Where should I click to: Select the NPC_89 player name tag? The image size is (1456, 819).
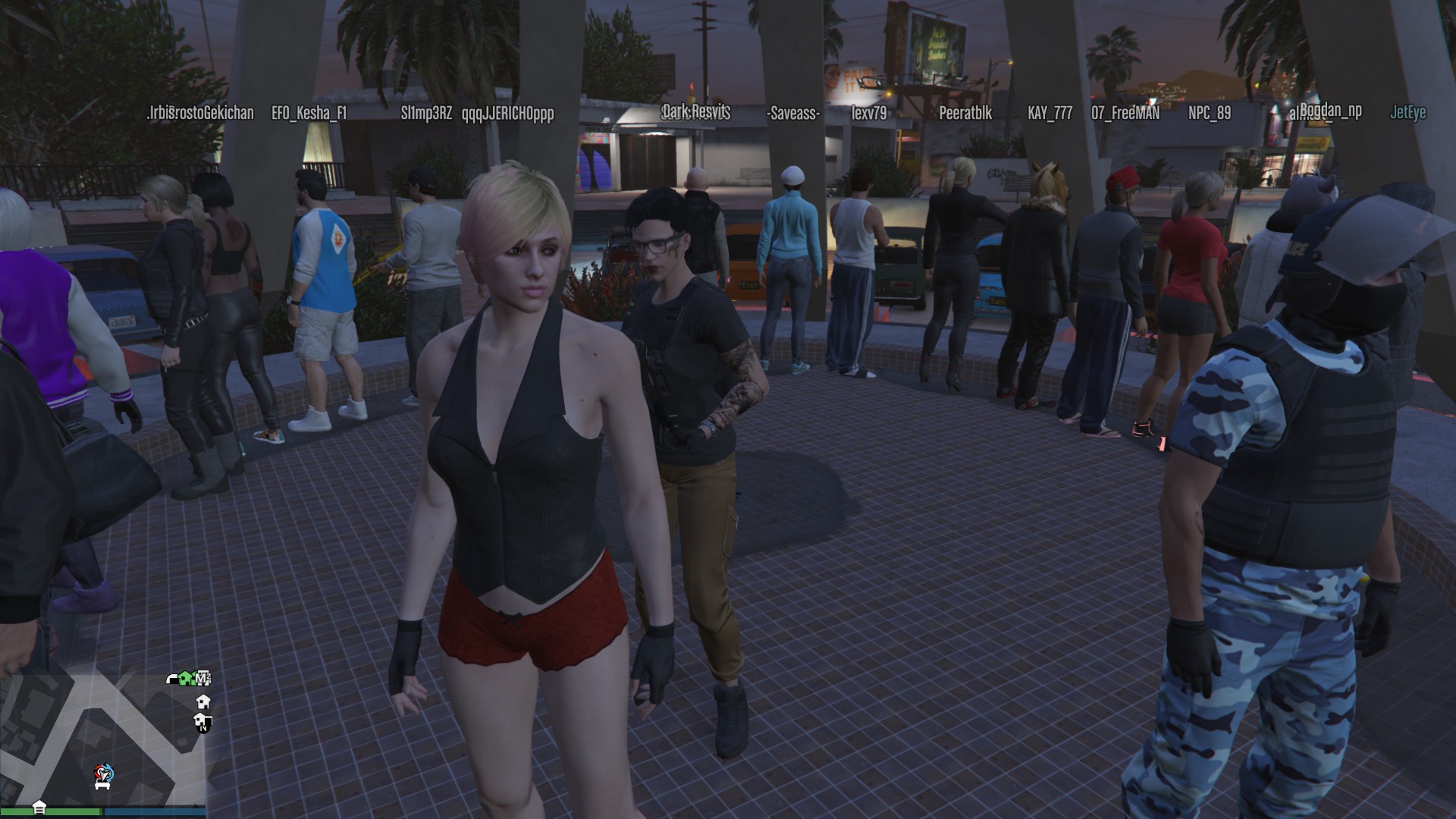[1209, 113]
